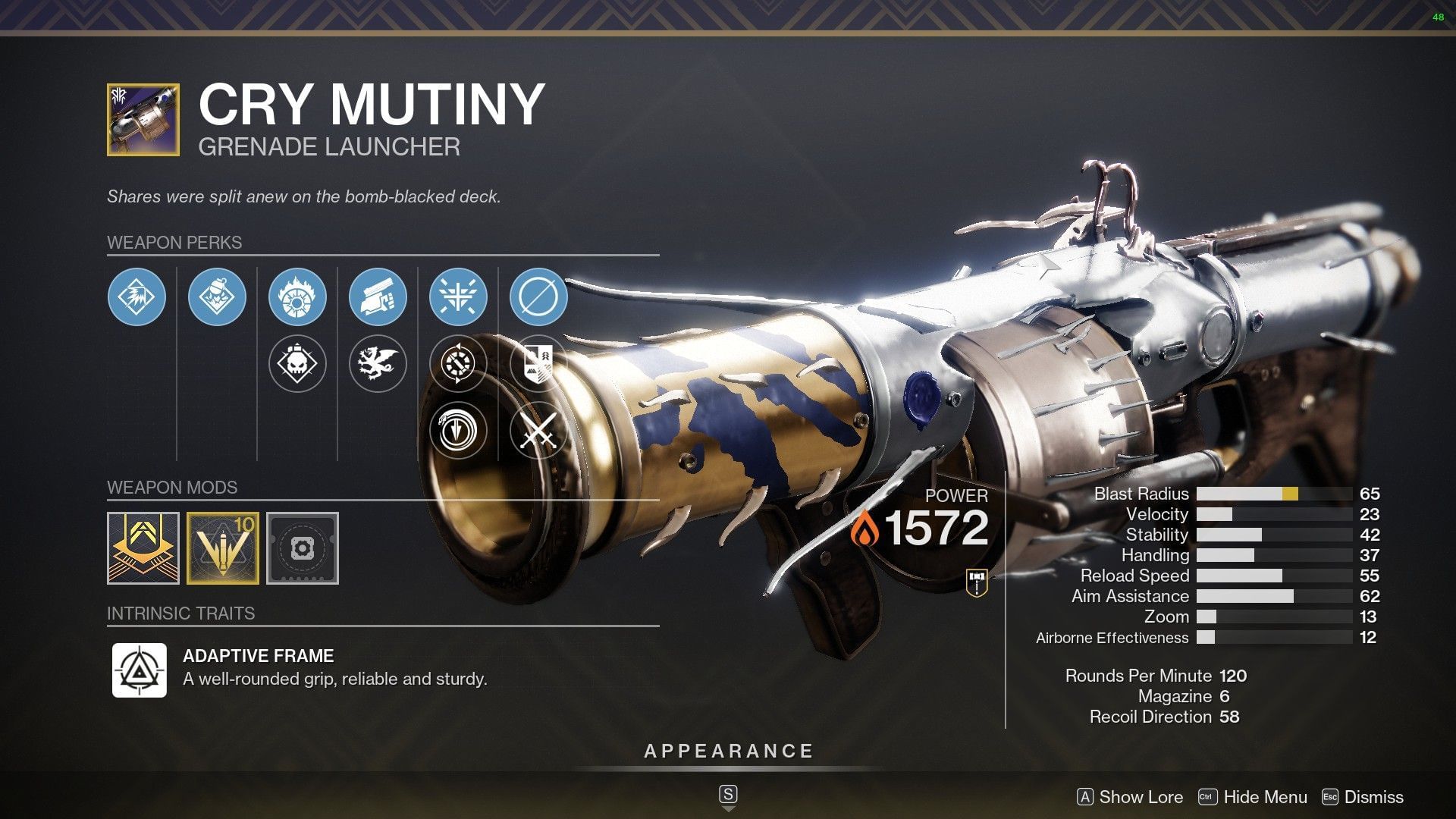Open the flaming wheel trait perk
Screen dimensions: 1456x819
pos(298,297)
